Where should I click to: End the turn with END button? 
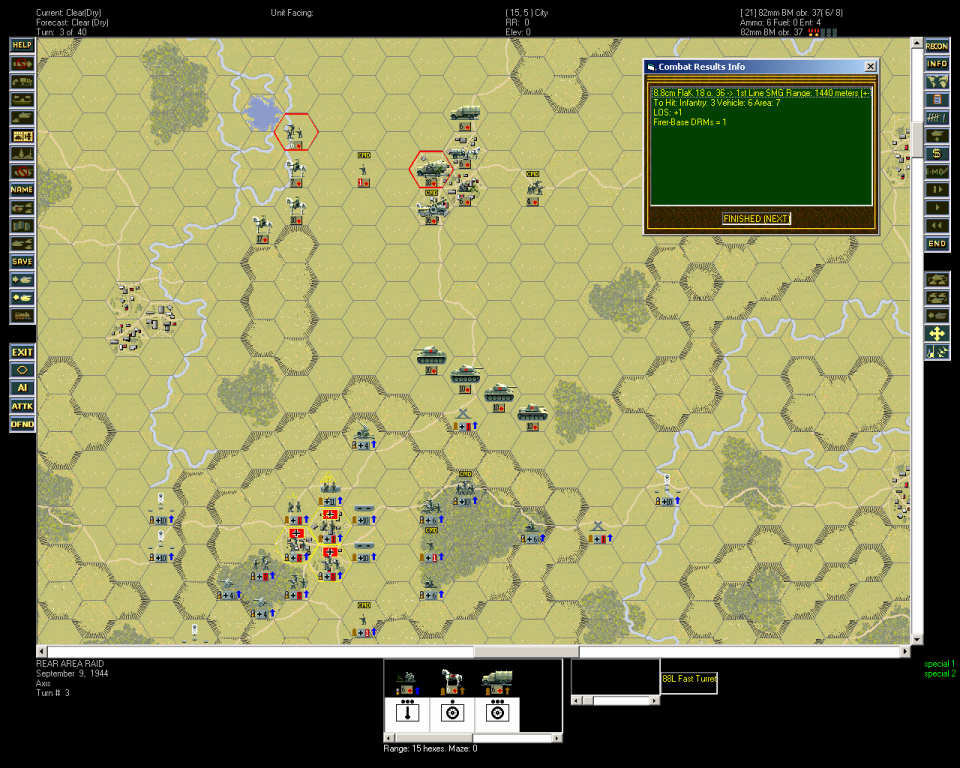(937, 243)
